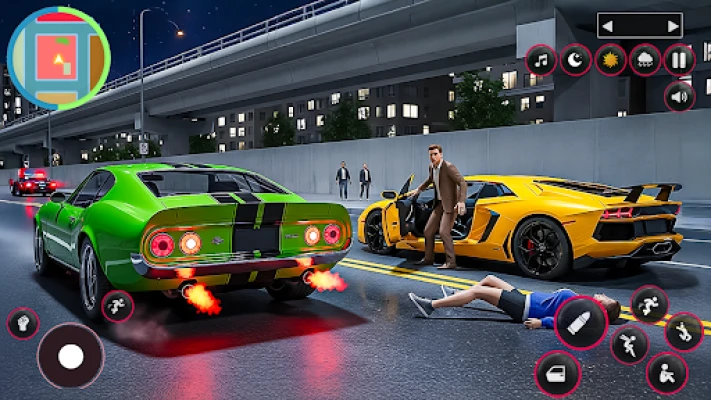This screenshot has width=711, height=400.
Task: Pause the game
Action: tap(679, 60)
